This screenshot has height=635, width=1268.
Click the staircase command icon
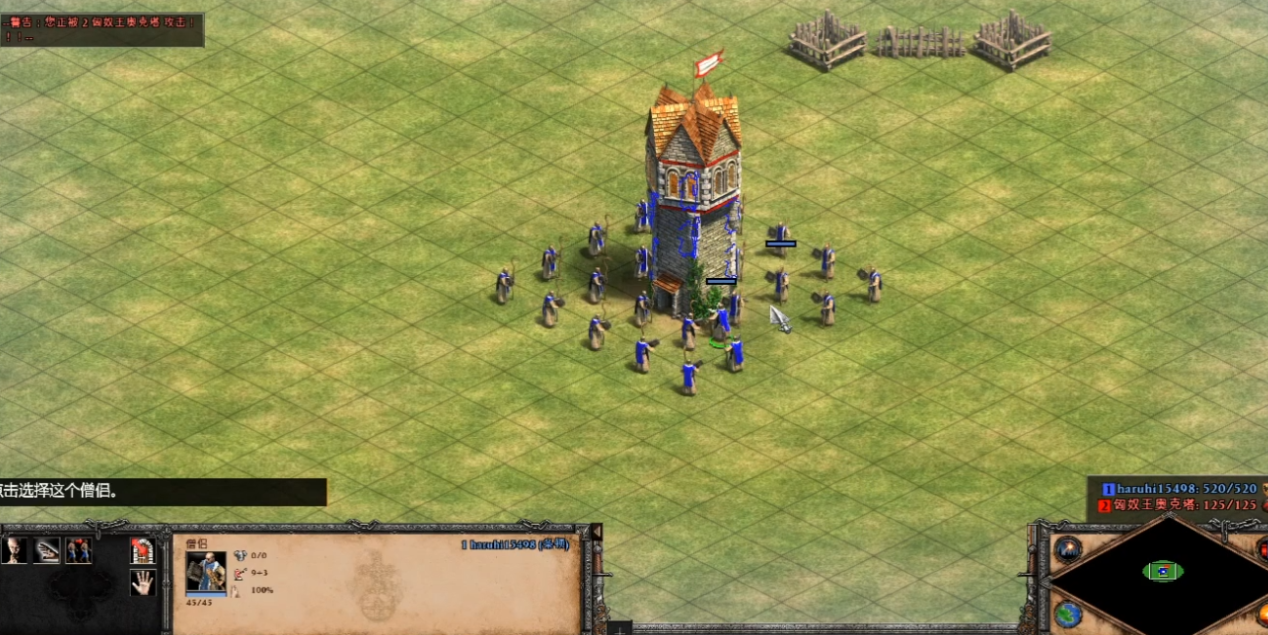(47, 550)
